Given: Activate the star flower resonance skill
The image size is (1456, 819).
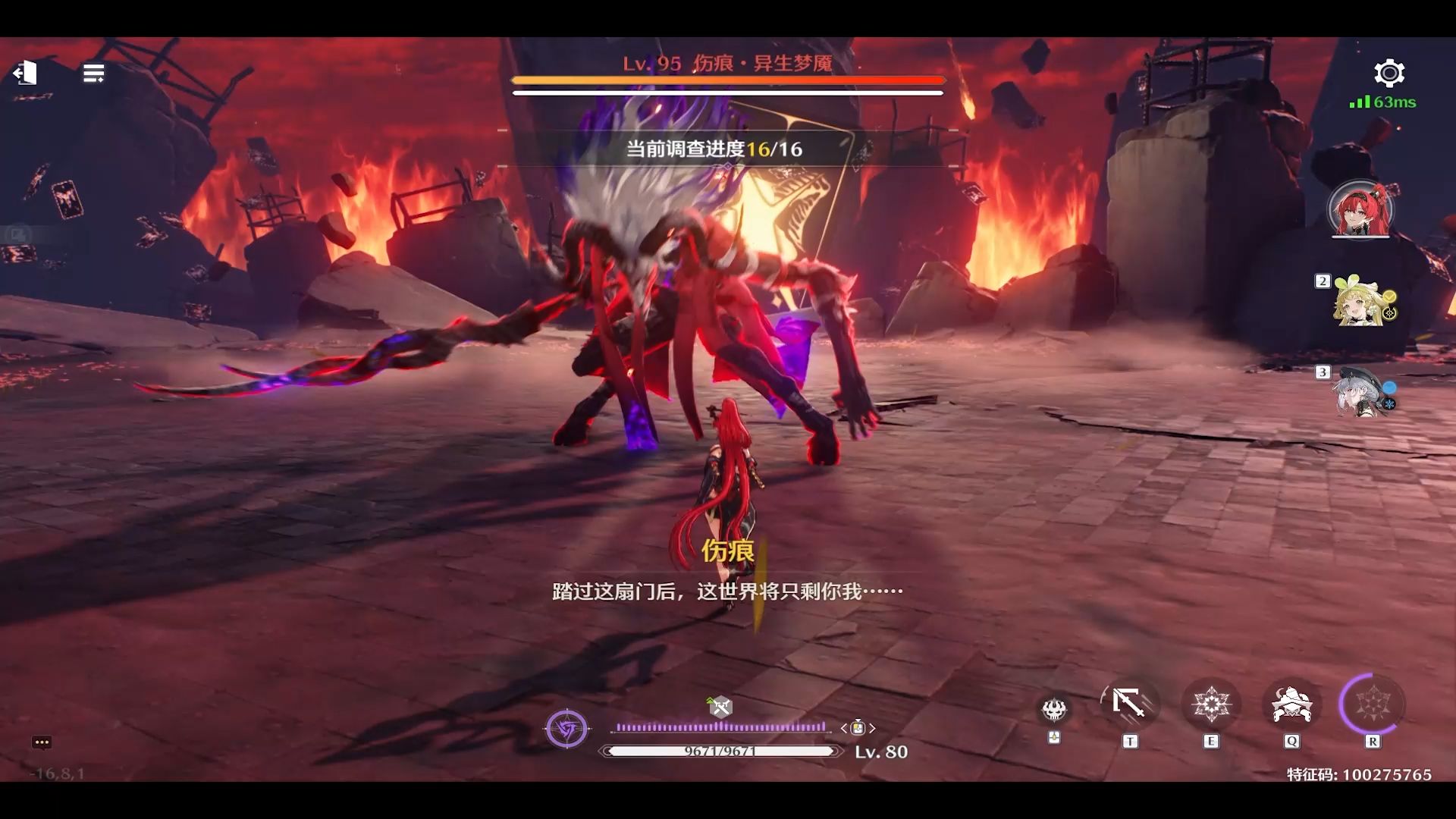Looking at the screenshot, I should point(1210,704).
